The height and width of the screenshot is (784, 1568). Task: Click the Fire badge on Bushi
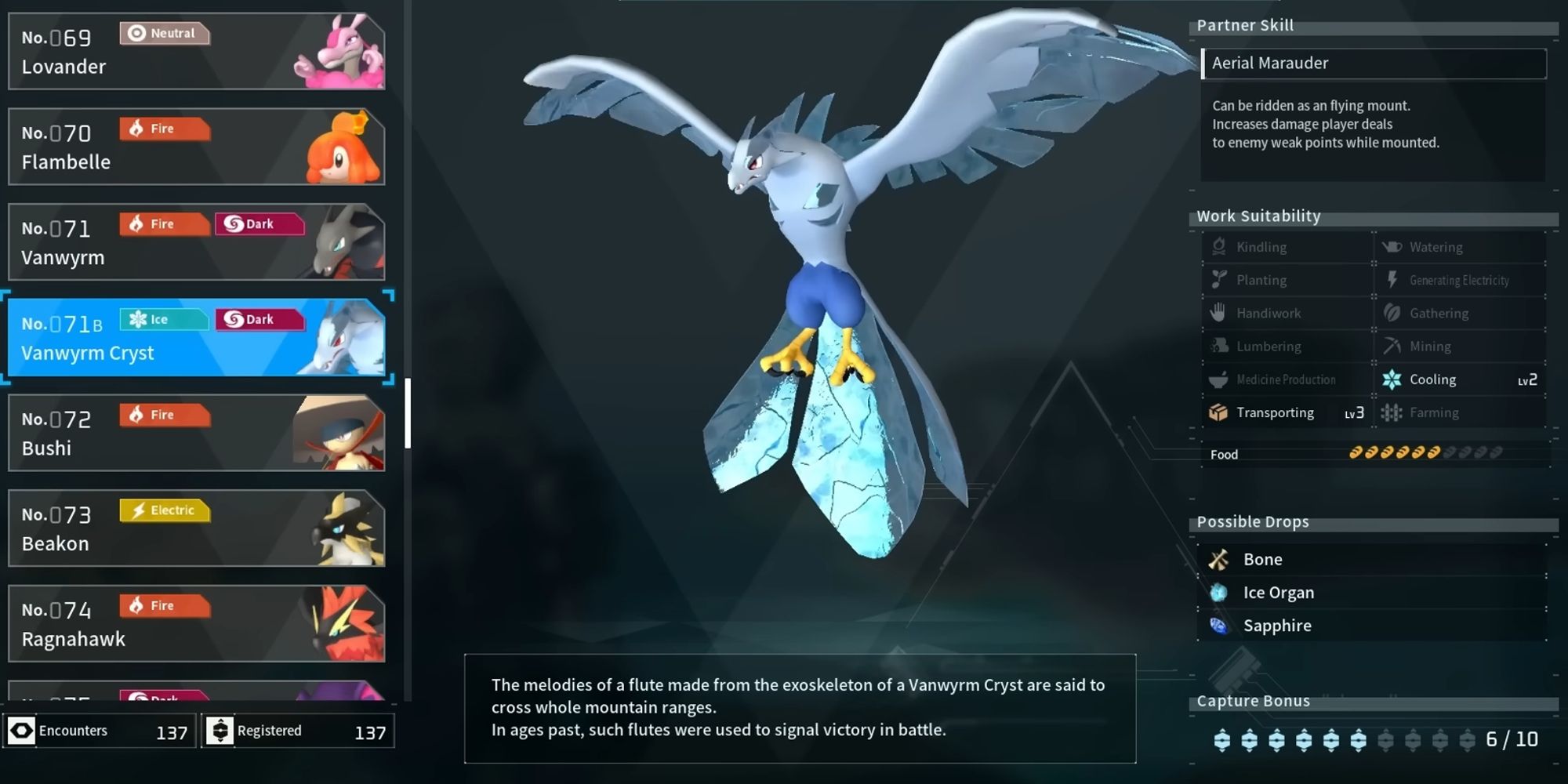163,415
